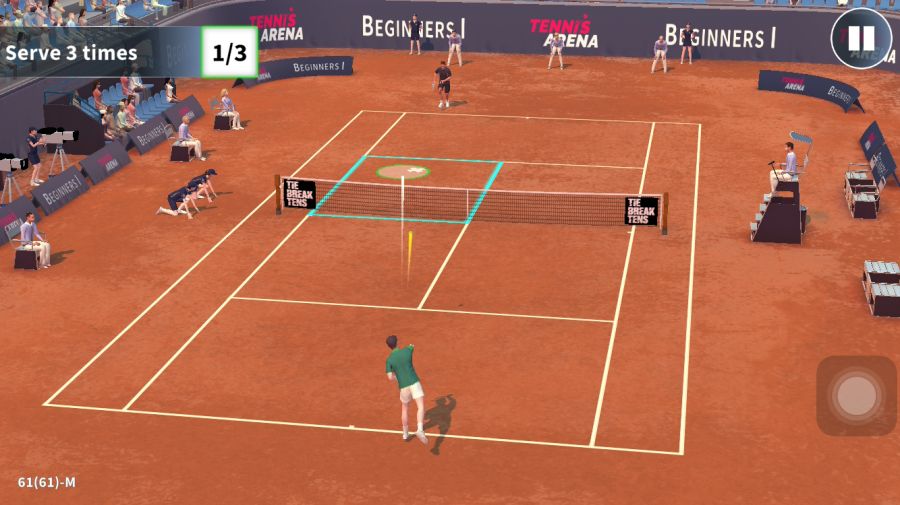Viewport: 900px width, 505px height.
Task: Pause the tennis match
Action: 860,40
